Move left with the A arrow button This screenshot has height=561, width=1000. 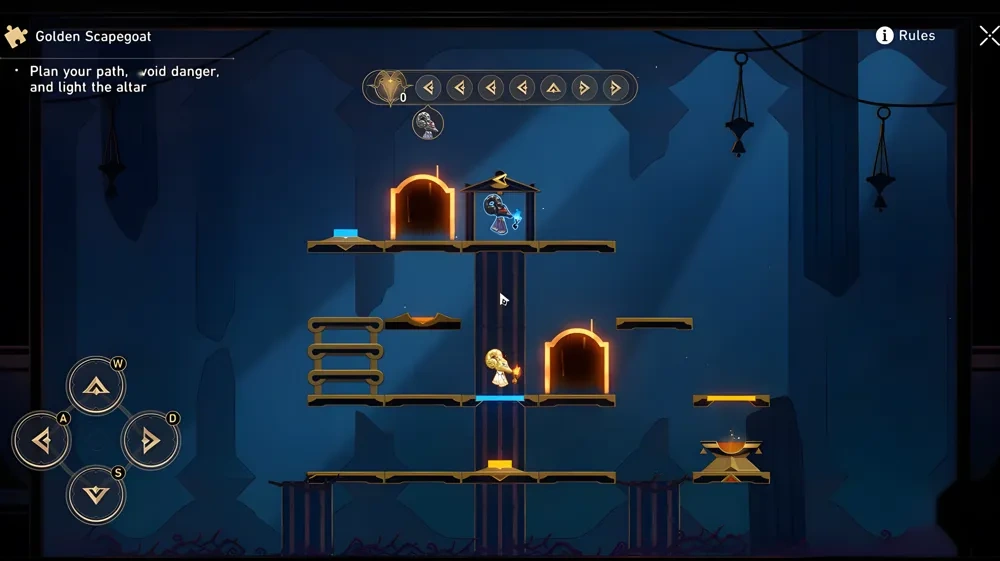[41, 440]
